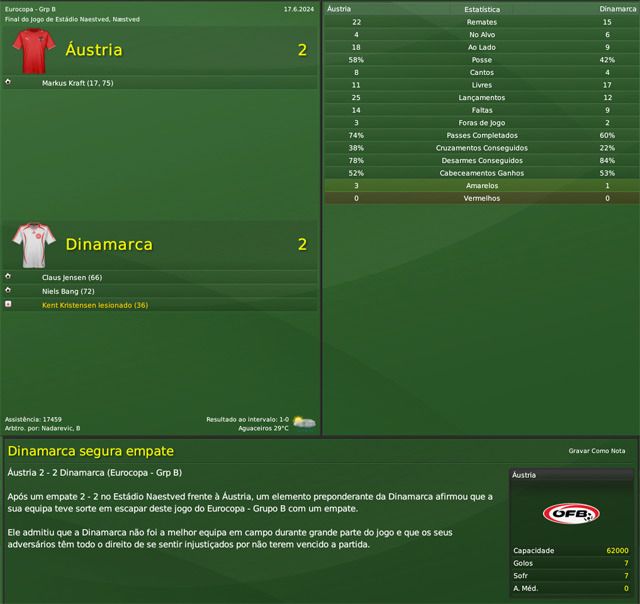Select the Dinamarca header in the statistics table
Viewport: 640px width, 604px height.
click(618, 8)
